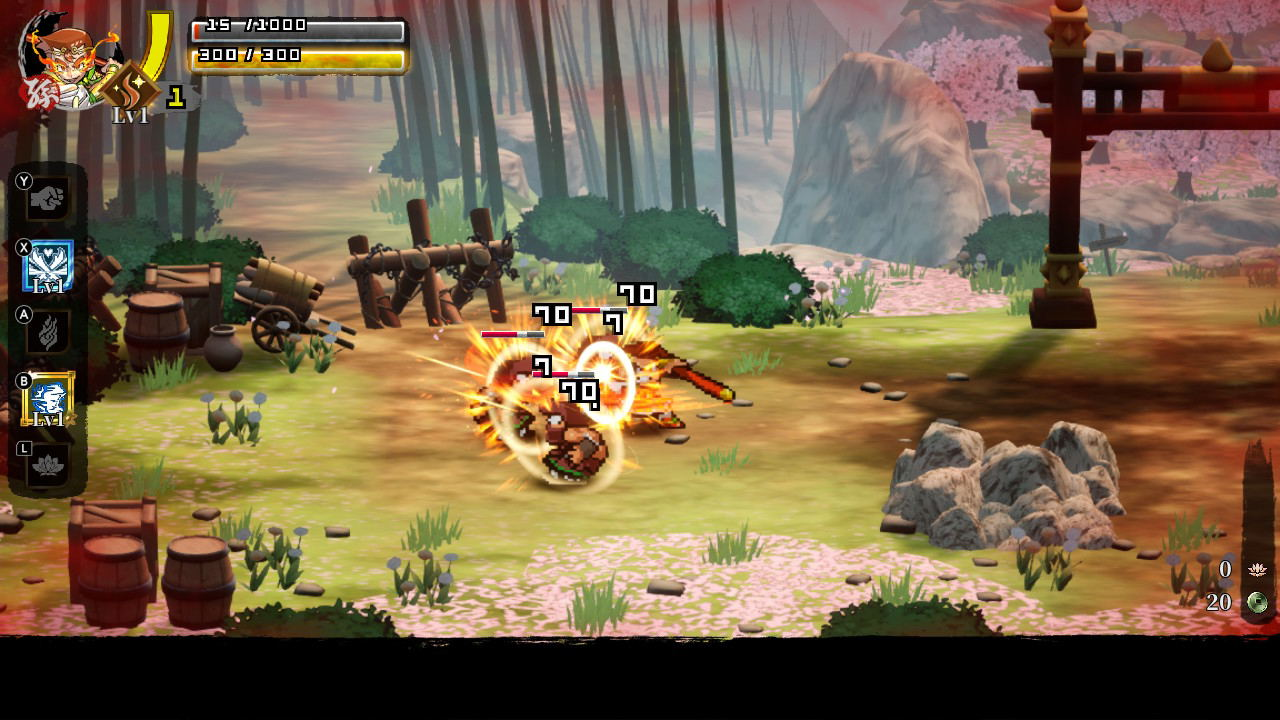Viewport: 1280px width, 720px height.
Task: Click the Lv1 label under the B skill
Action: (x=47, y=417)
